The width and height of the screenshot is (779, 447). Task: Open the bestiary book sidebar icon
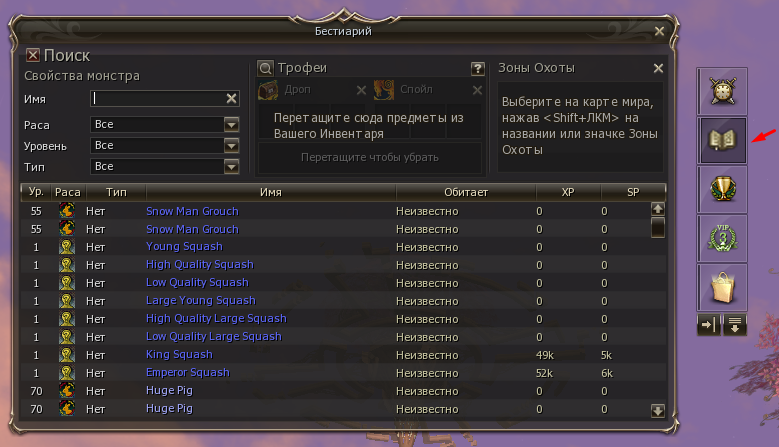pyautogui.click(x=722, y=141)
